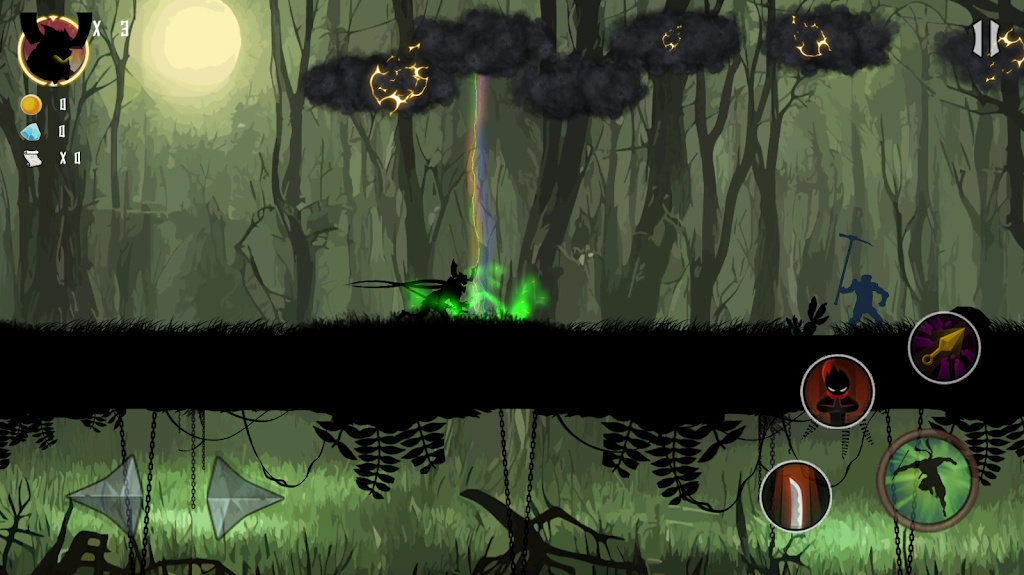The height and width of the screenshot is (575, 1024).
Task: Tap the left movement arrow
Action: coord(108,495)
